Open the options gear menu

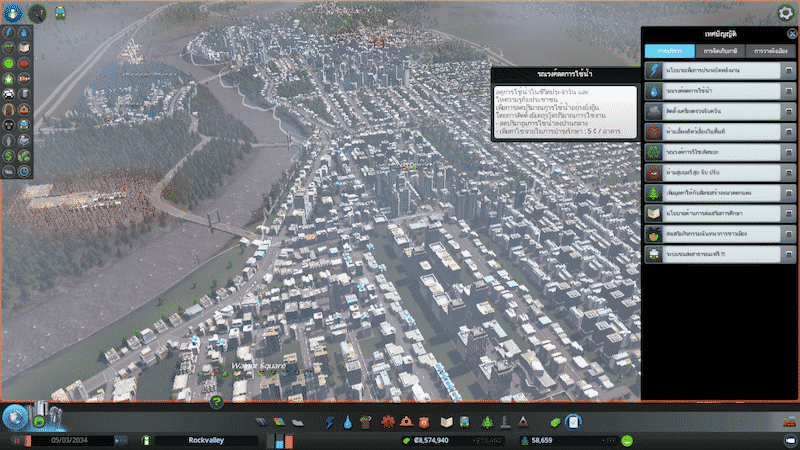pos(786,13)
